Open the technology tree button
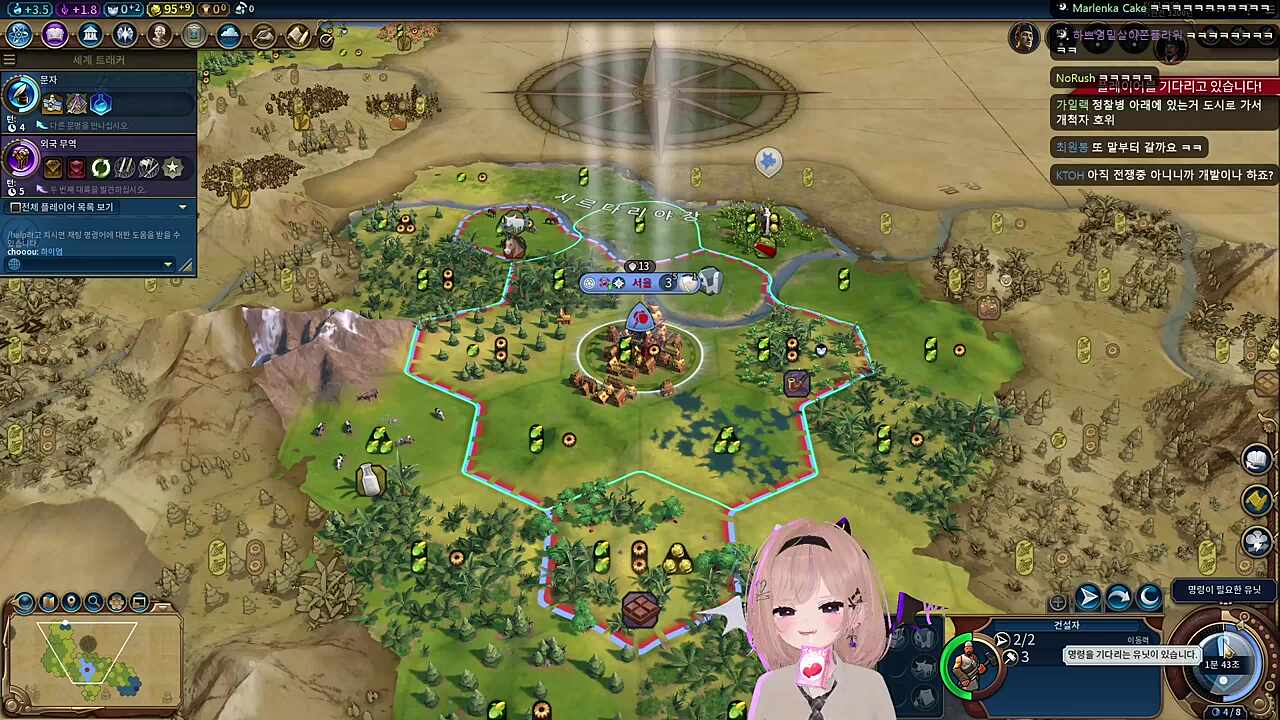The width and height of the screenshot is (1280, 720). point(19,35)
